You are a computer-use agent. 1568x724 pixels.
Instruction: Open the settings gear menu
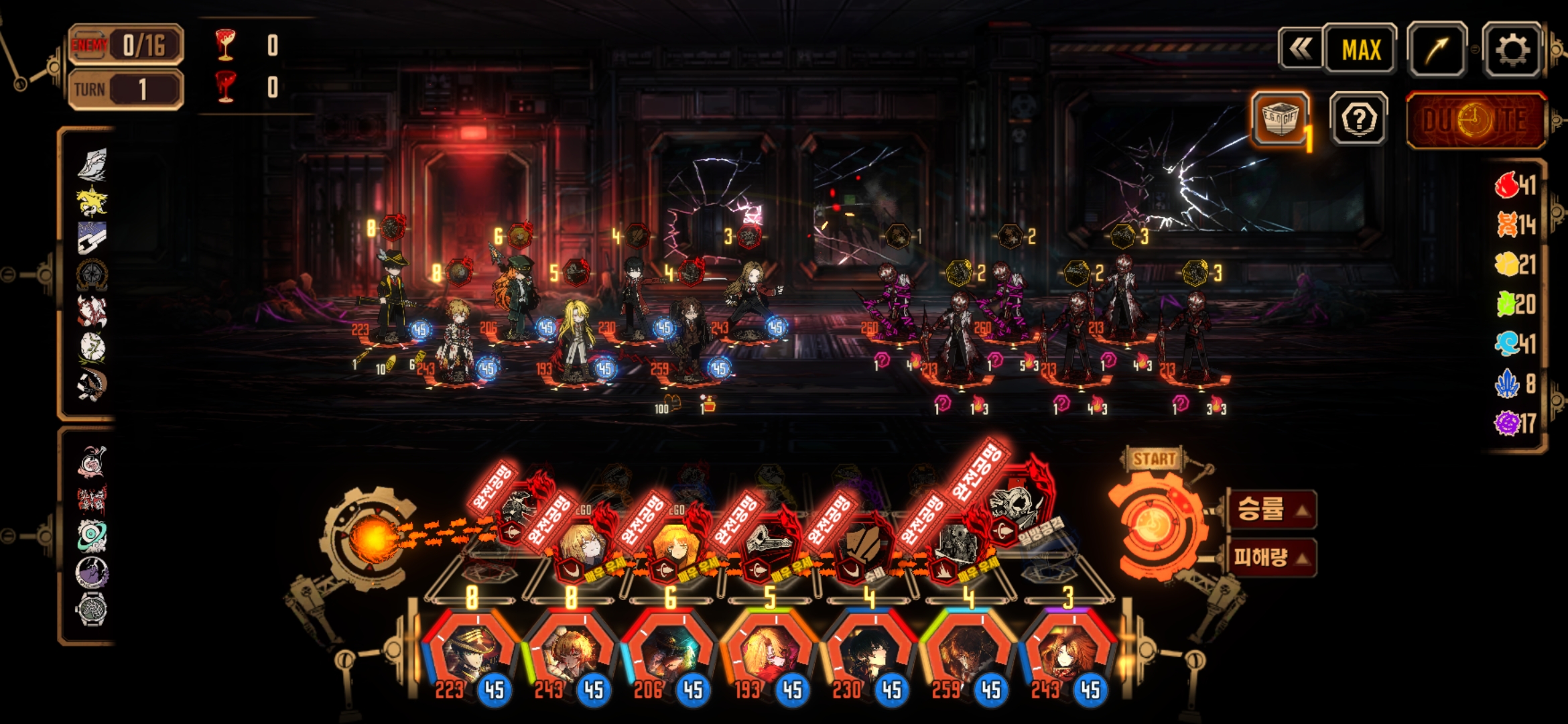click(x=1512, y=49)
